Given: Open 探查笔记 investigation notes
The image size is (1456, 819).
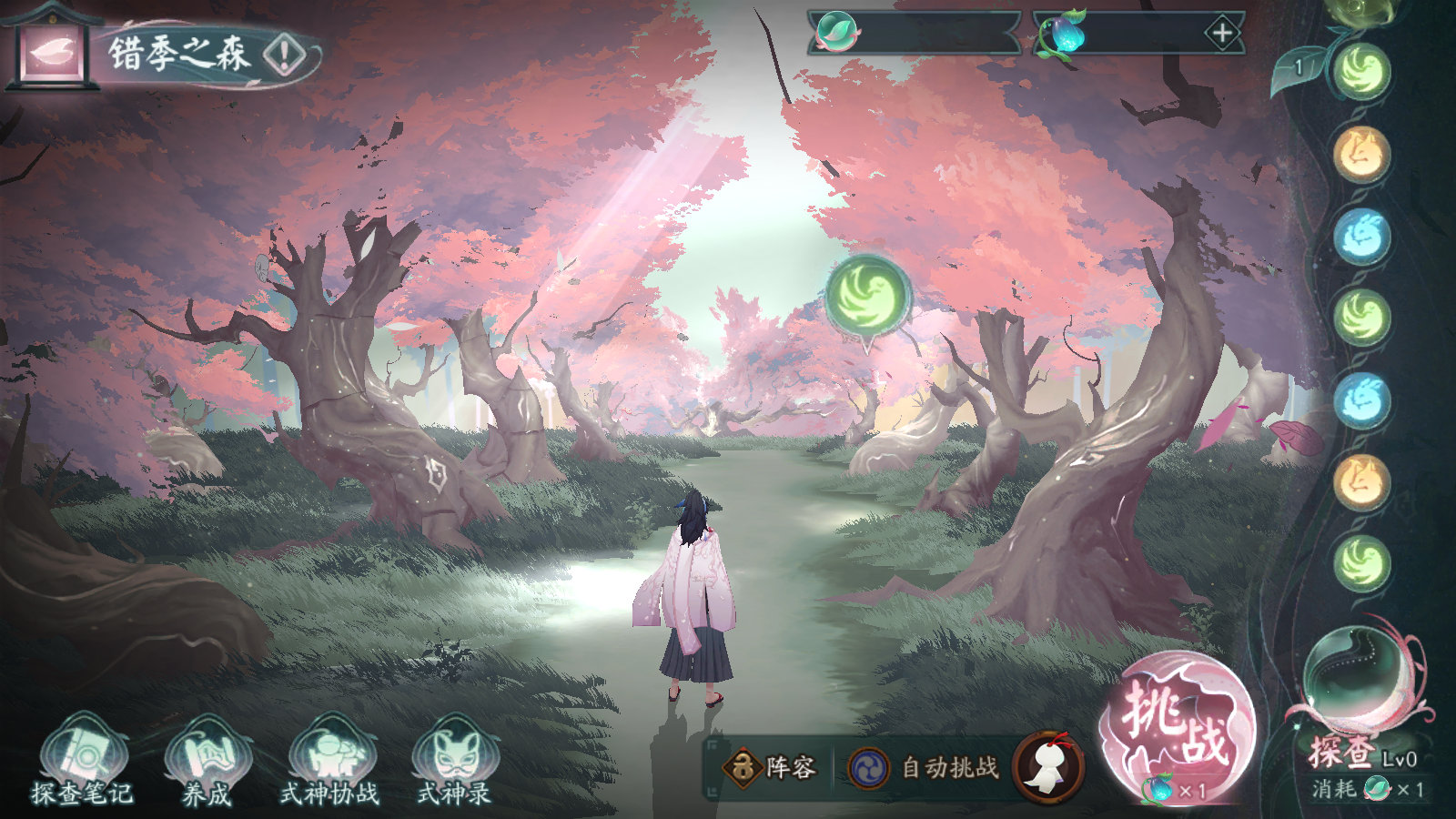Looking at the screenshot, I should point(82,762).
